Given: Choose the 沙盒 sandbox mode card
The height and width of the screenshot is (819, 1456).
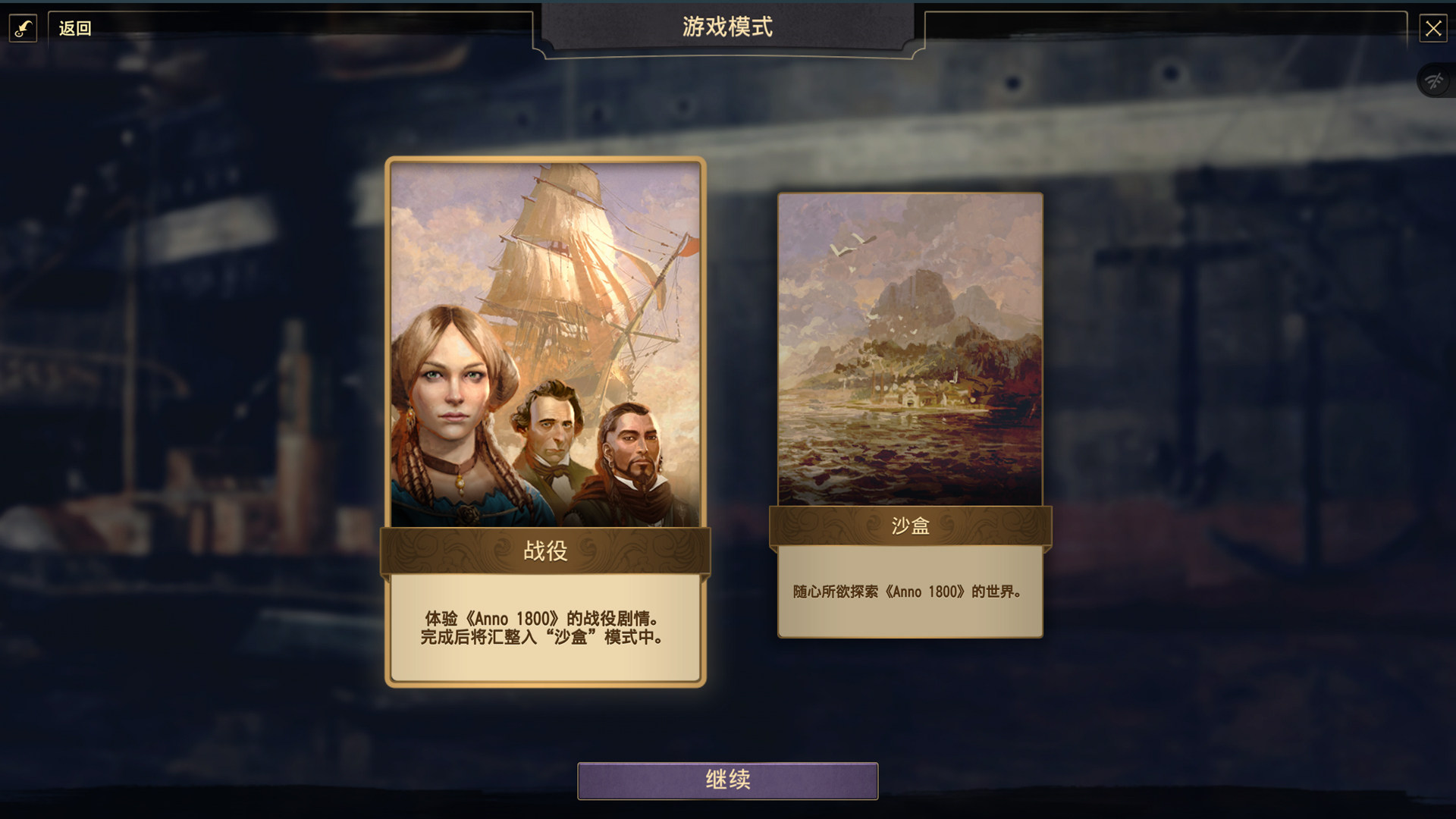Looking at the screenshot, I should click(910, 415).
